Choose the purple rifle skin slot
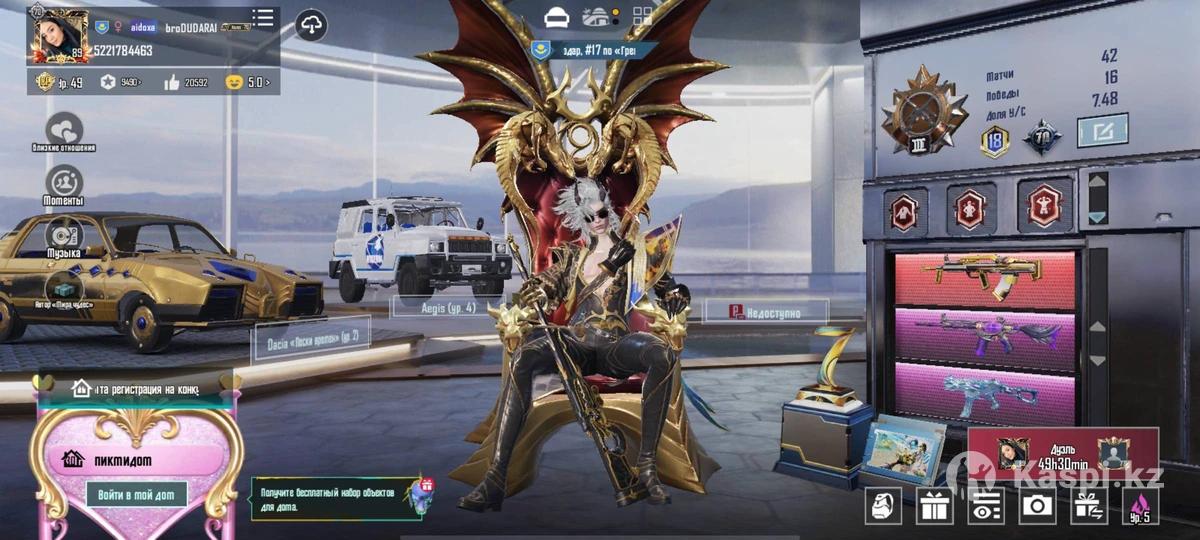 984,336
